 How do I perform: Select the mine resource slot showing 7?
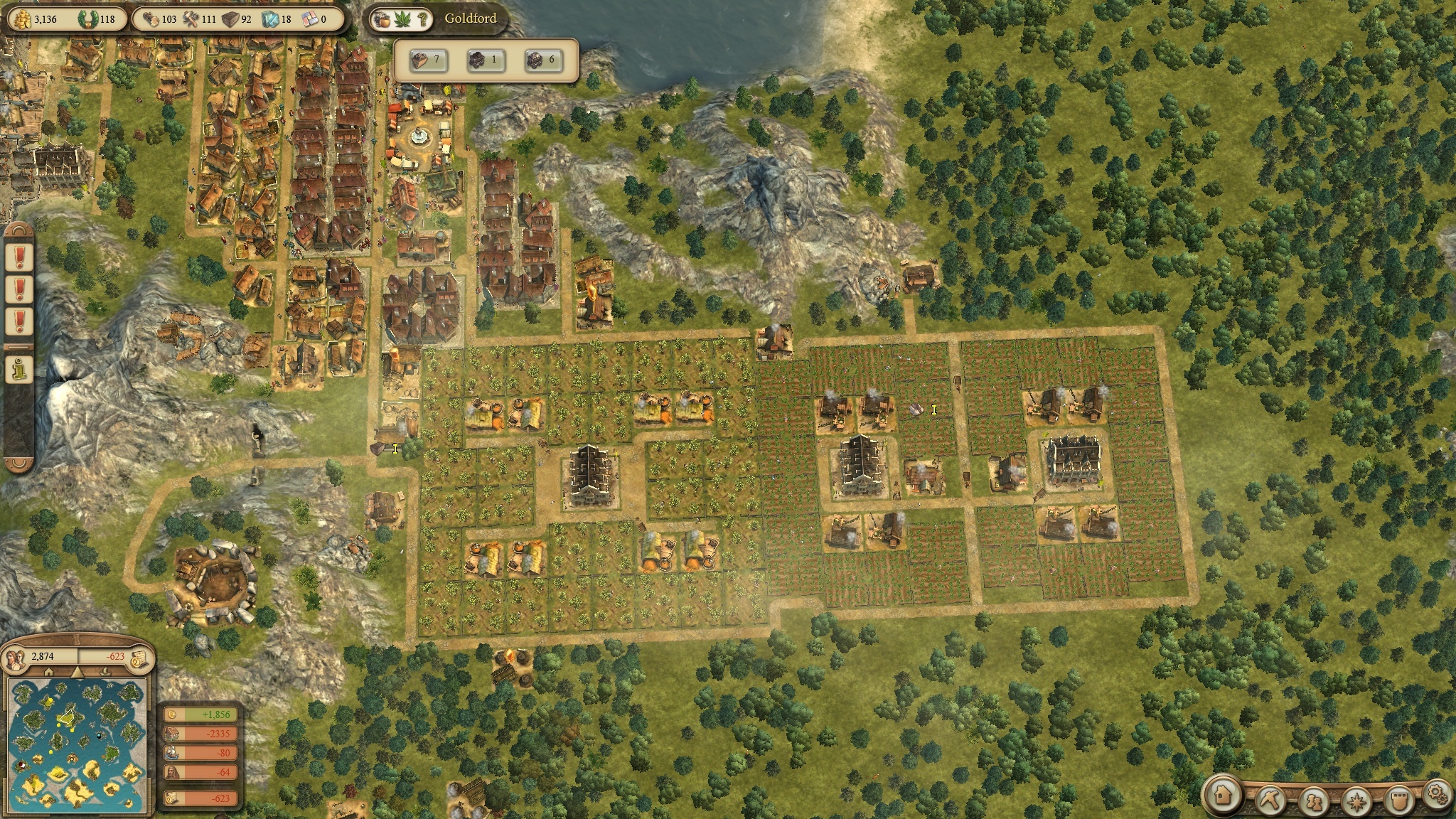point(427,60)
